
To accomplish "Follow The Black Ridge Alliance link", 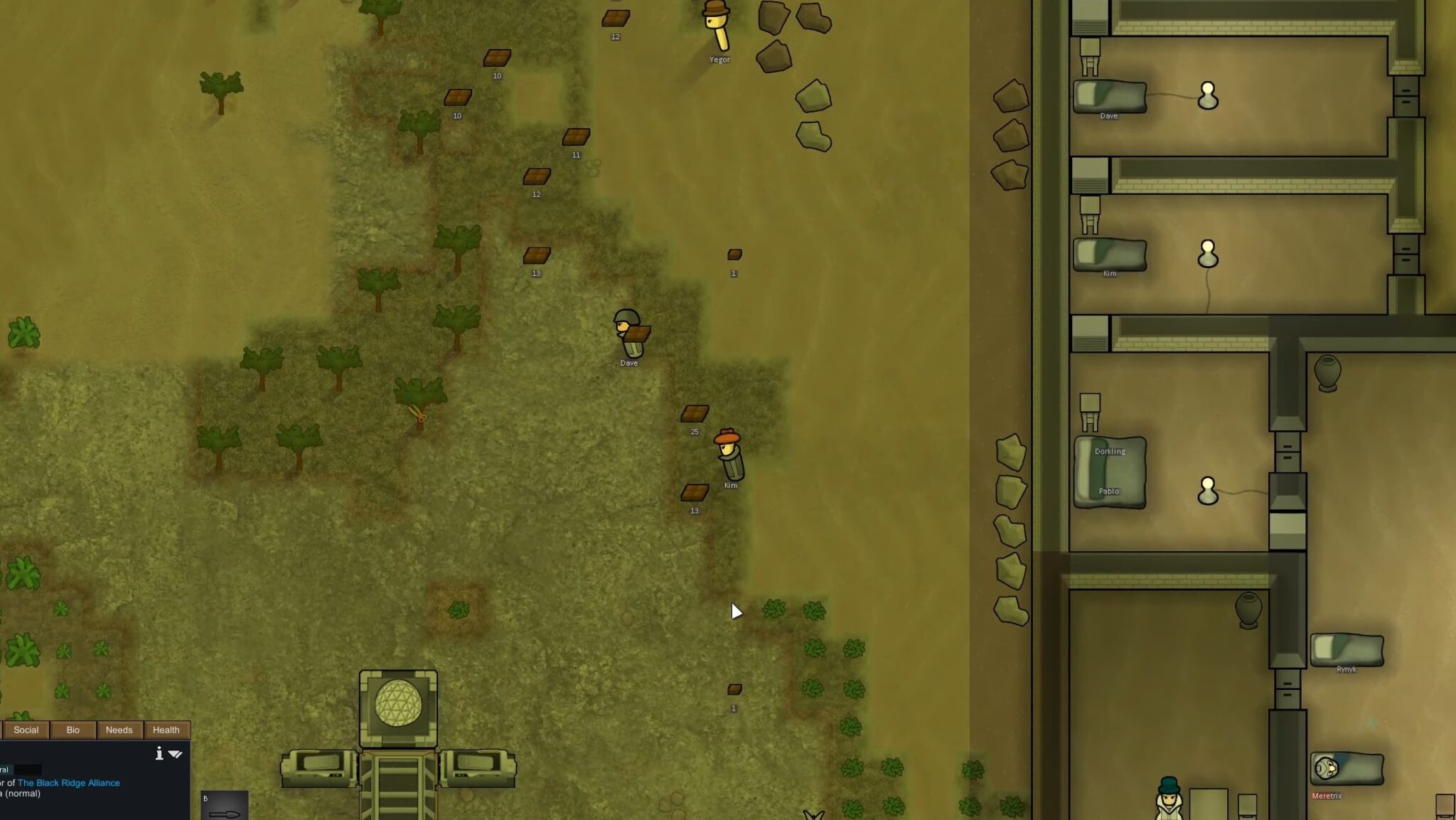I will [x=69, y=782].
